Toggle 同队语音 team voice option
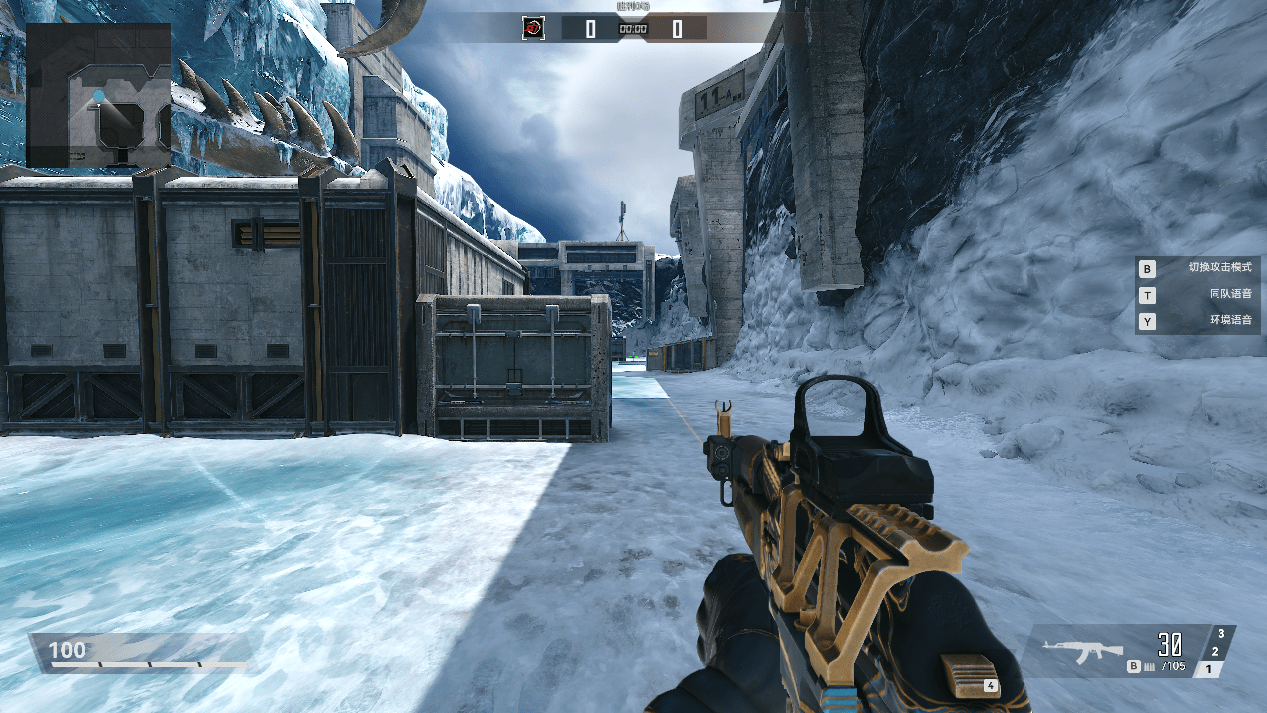The image size is (1267, 713). coord(1199,294)
